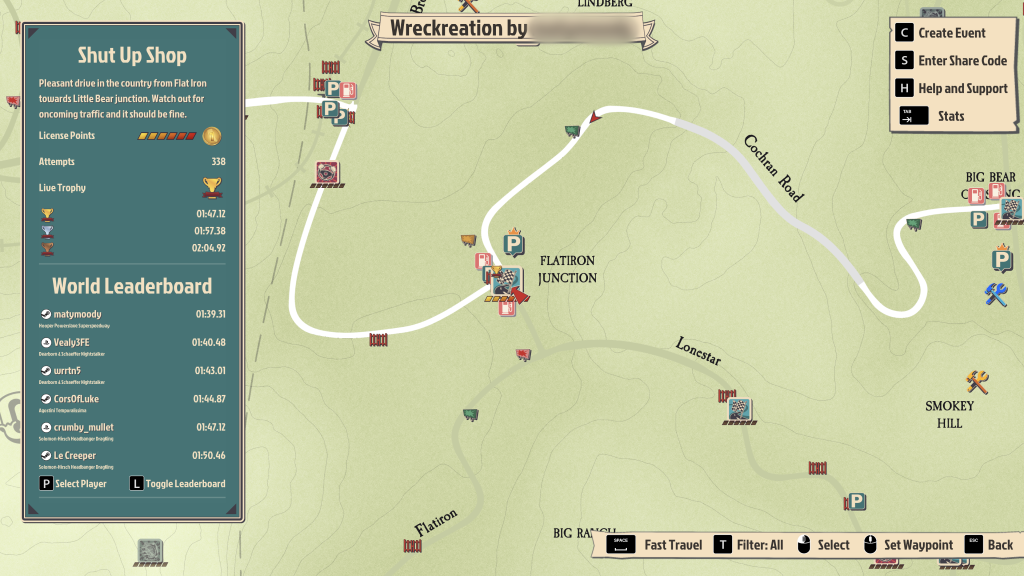Select crumby_mullet's leaderboard time
Image resolution: width=1024 pixels, height=576 pixels.
tap(208, 427)
